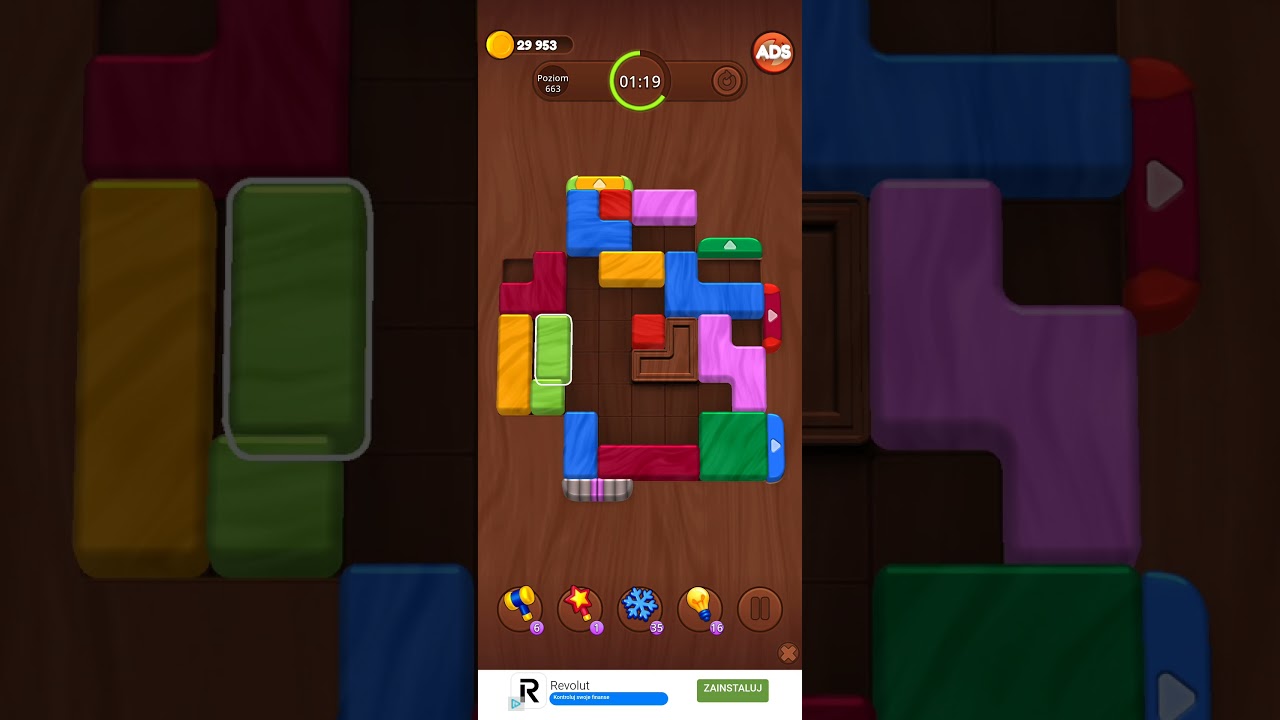Use the magic wand star booster
Viewport: 1280px width, 720px height.
tap(580, 610)
